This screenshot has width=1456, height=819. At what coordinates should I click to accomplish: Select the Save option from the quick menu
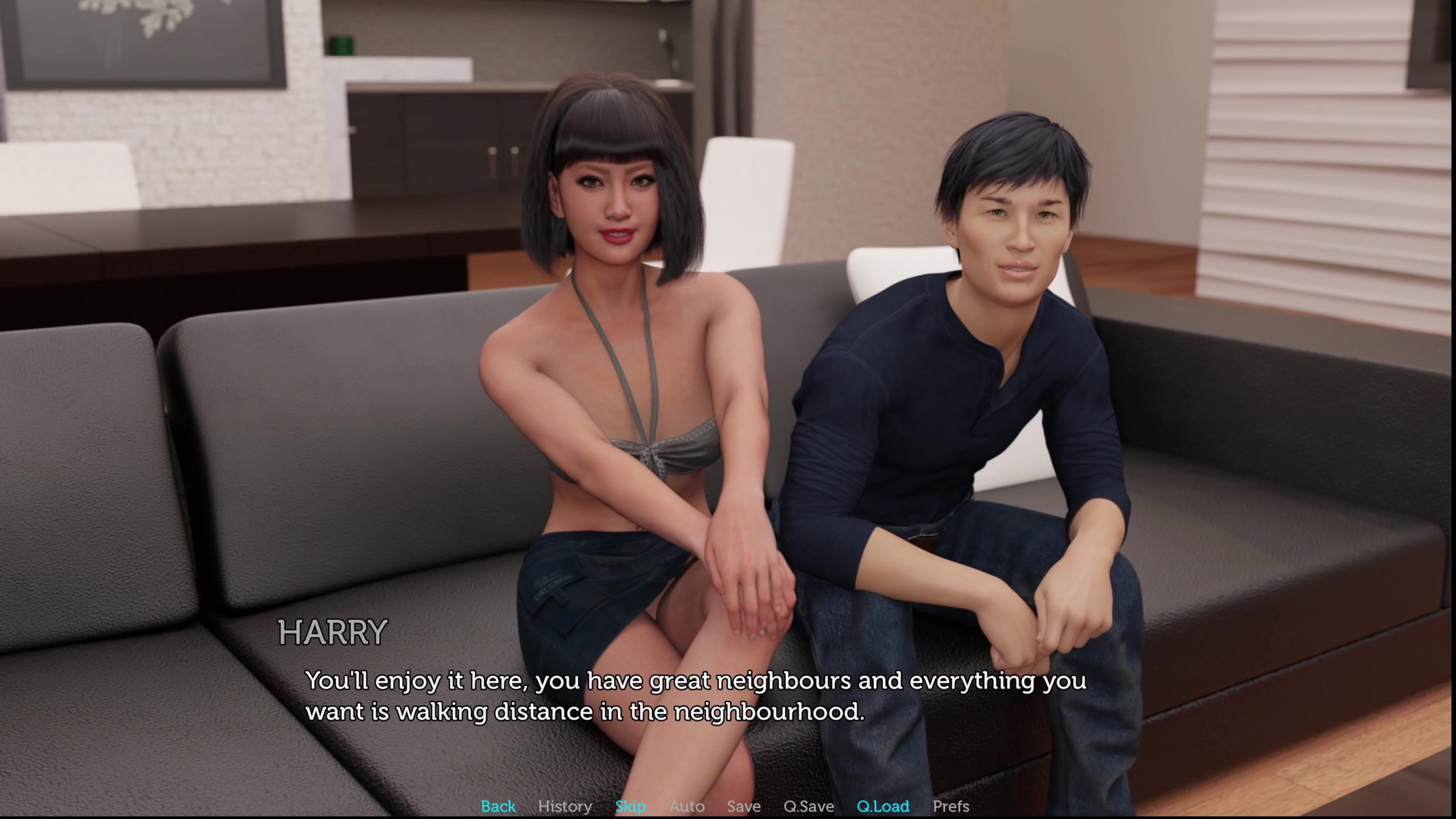[x=743, y=806]
